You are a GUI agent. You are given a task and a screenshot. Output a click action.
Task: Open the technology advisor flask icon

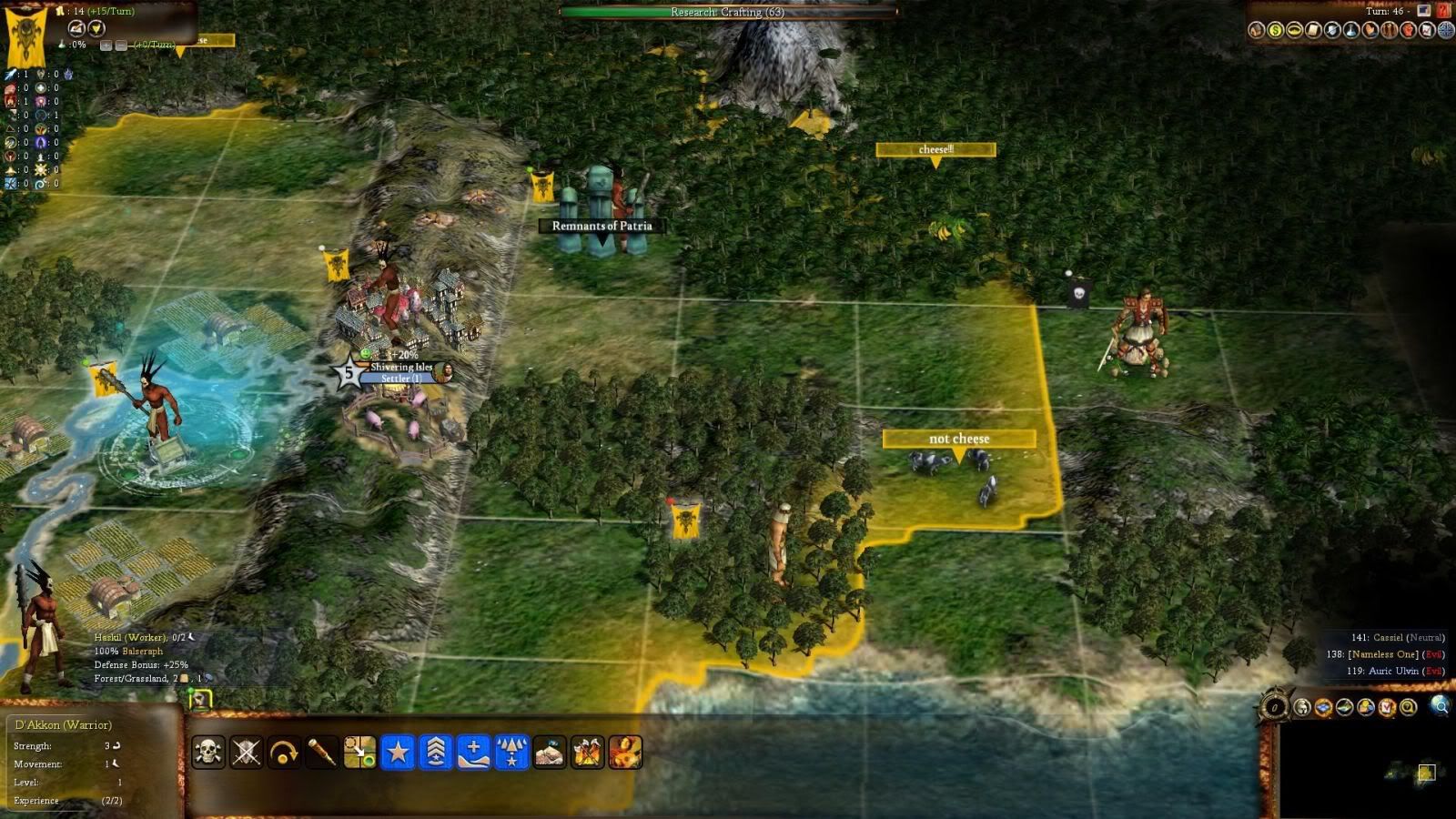[x=1351, y=31]
